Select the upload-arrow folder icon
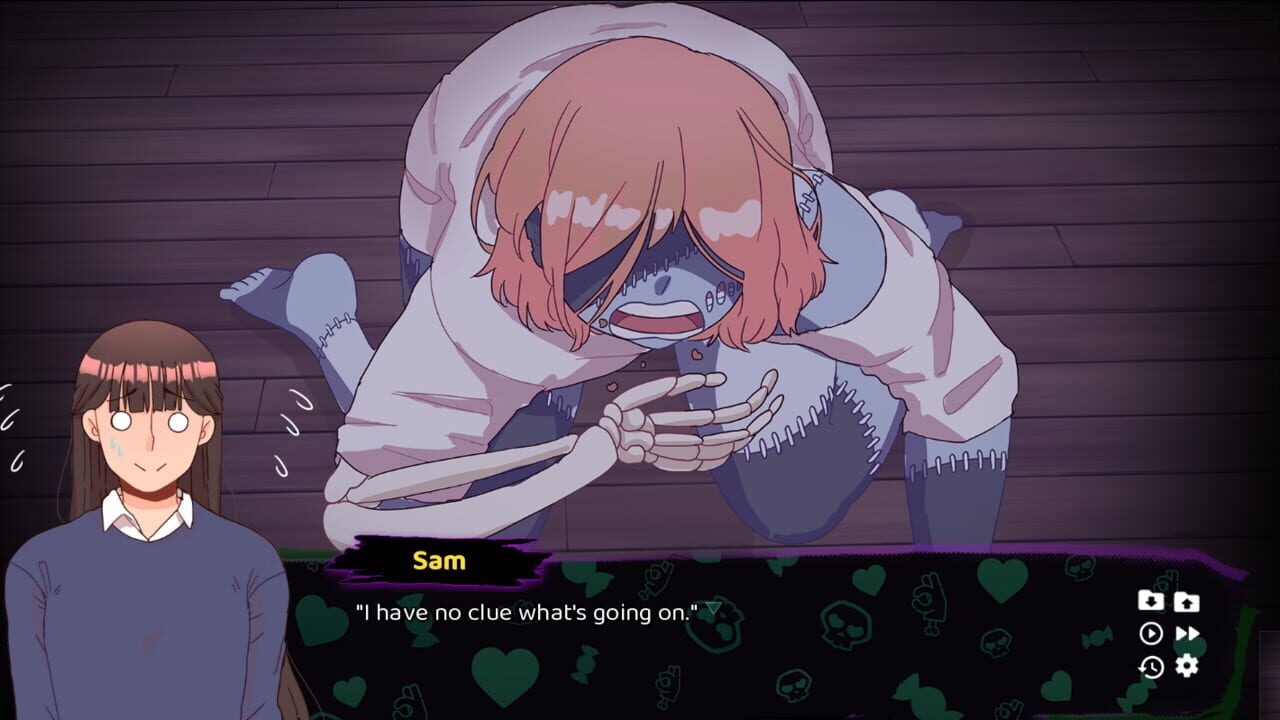 1185,602
